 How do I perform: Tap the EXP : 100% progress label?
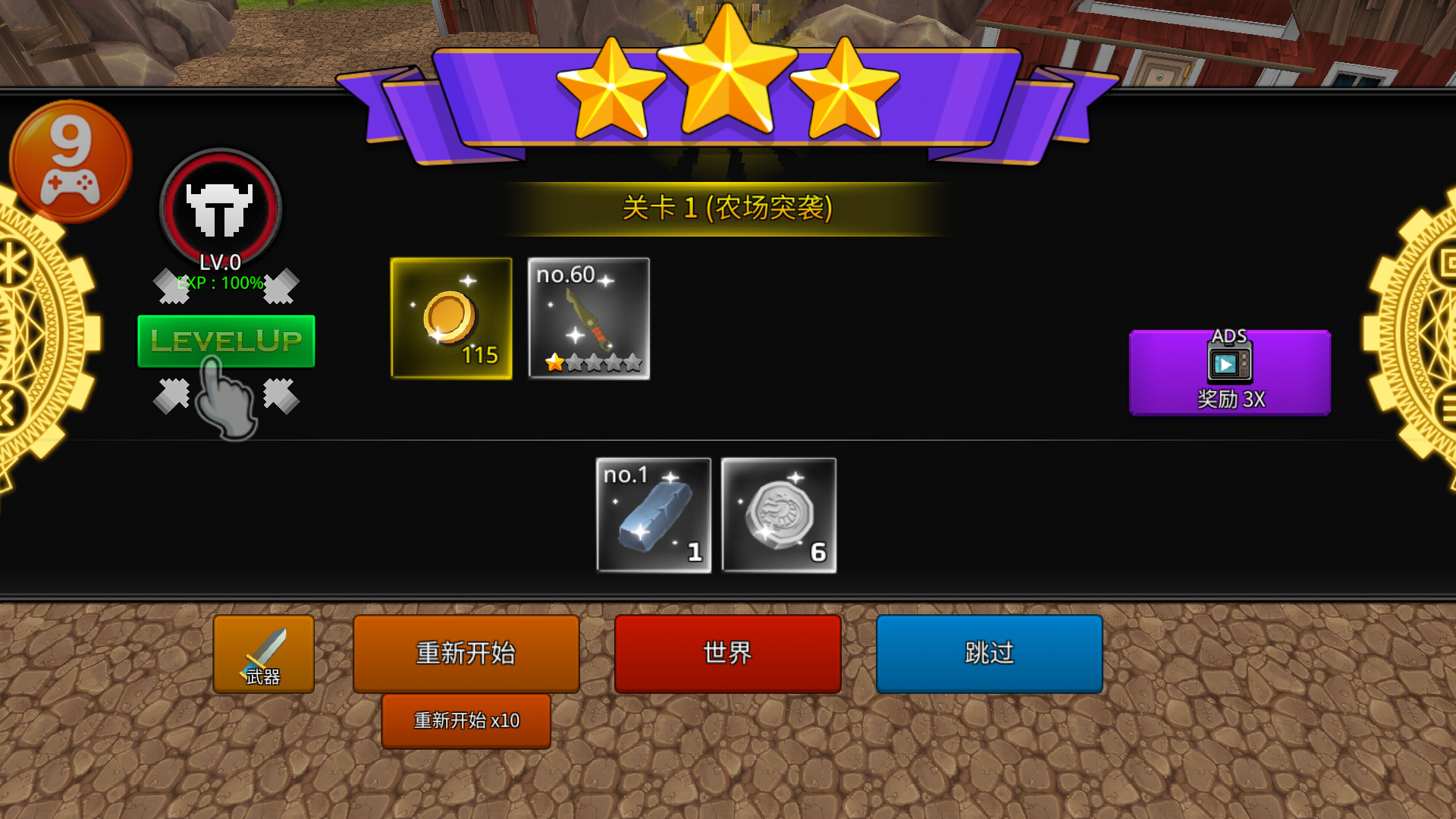tap(219, 285)
